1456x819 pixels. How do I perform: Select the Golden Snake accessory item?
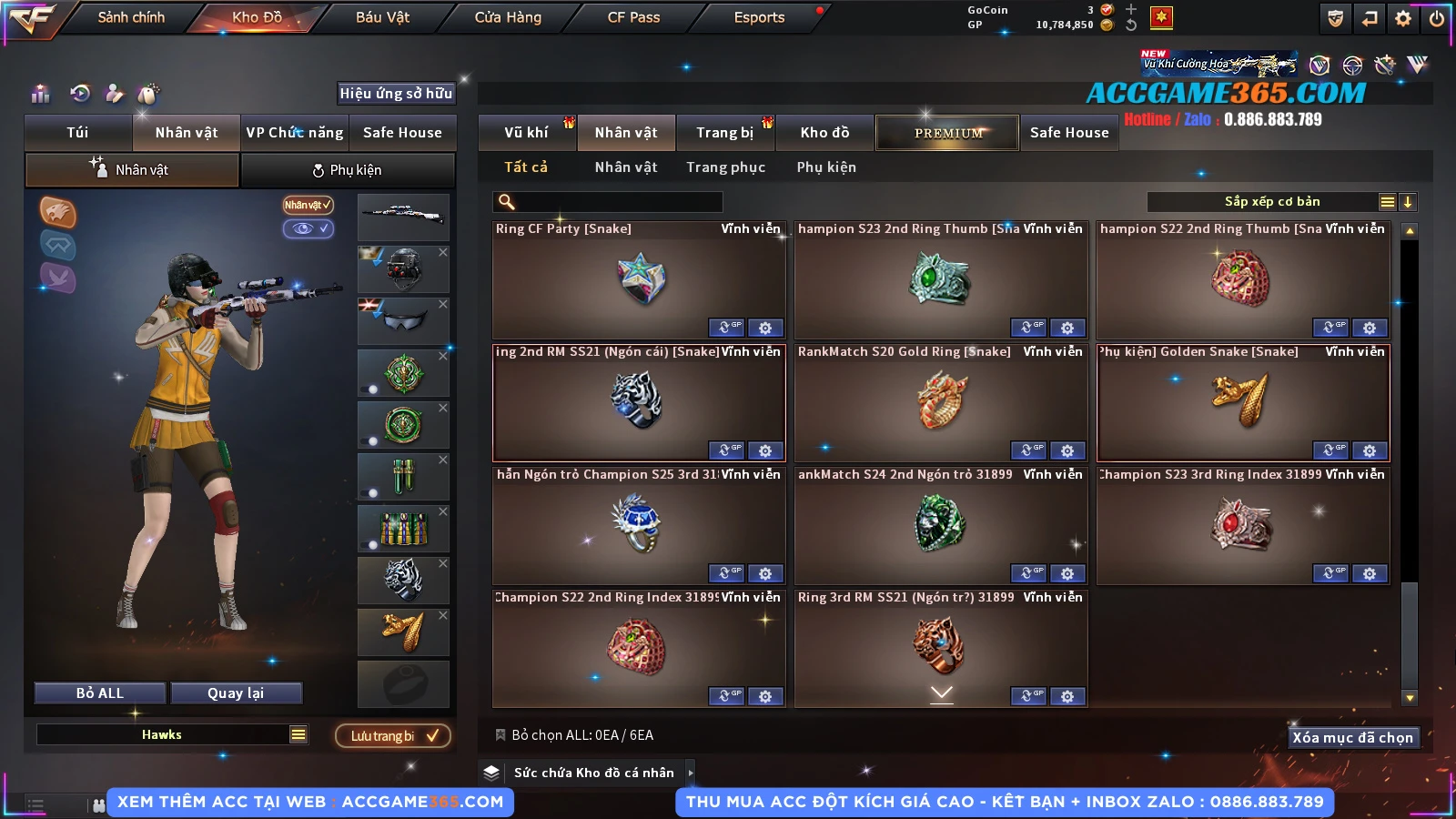pyautogui.click(x=1243, y=403)
